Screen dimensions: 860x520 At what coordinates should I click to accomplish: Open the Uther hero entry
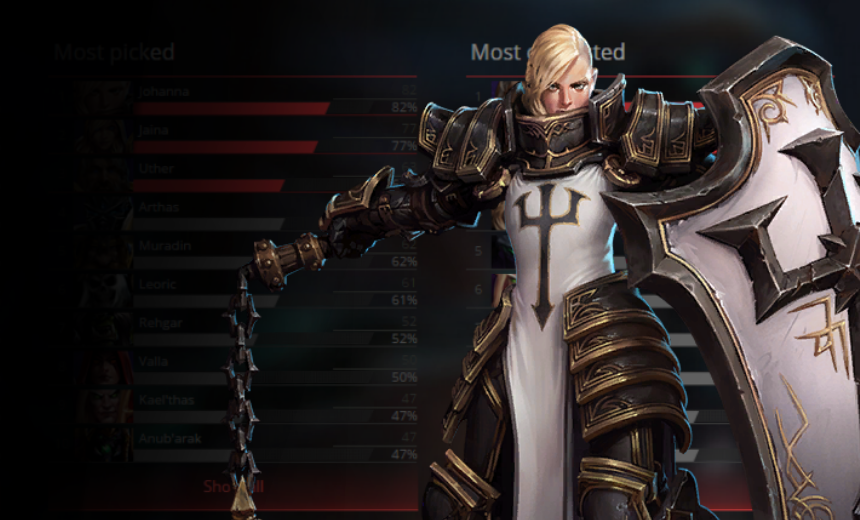157,169
